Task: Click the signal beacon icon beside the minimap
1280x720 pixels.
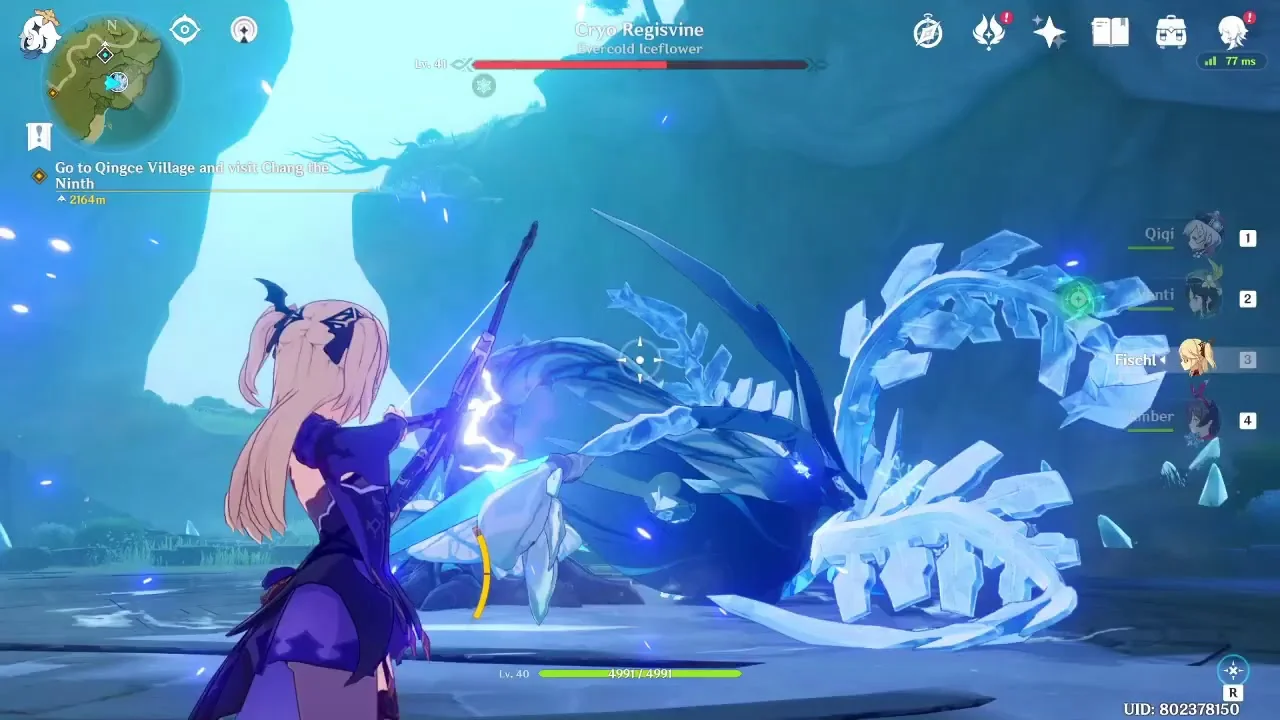Action: (243, 30)
